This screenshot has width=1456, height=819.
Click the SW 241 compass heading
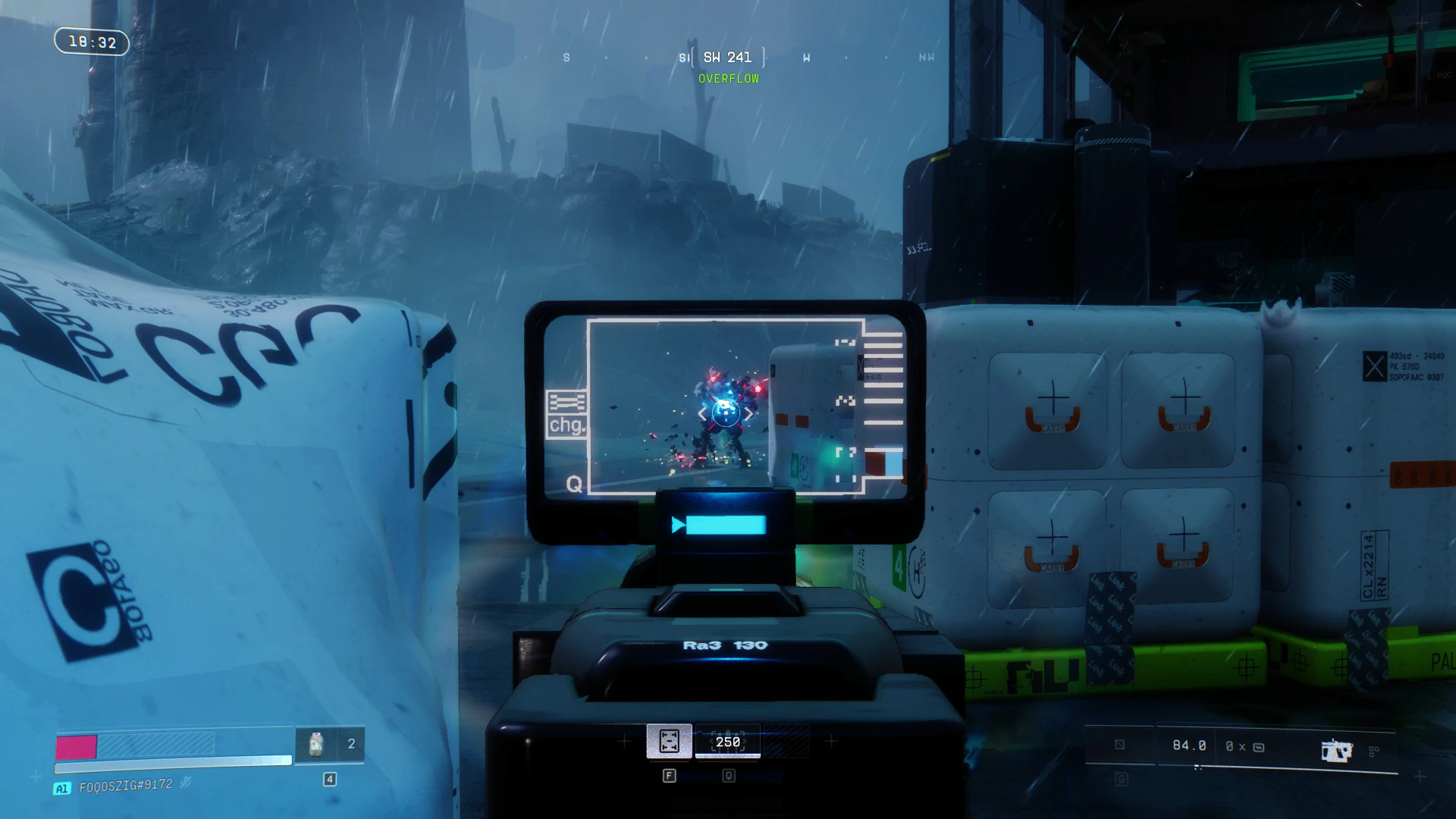(x=727, y=58)
